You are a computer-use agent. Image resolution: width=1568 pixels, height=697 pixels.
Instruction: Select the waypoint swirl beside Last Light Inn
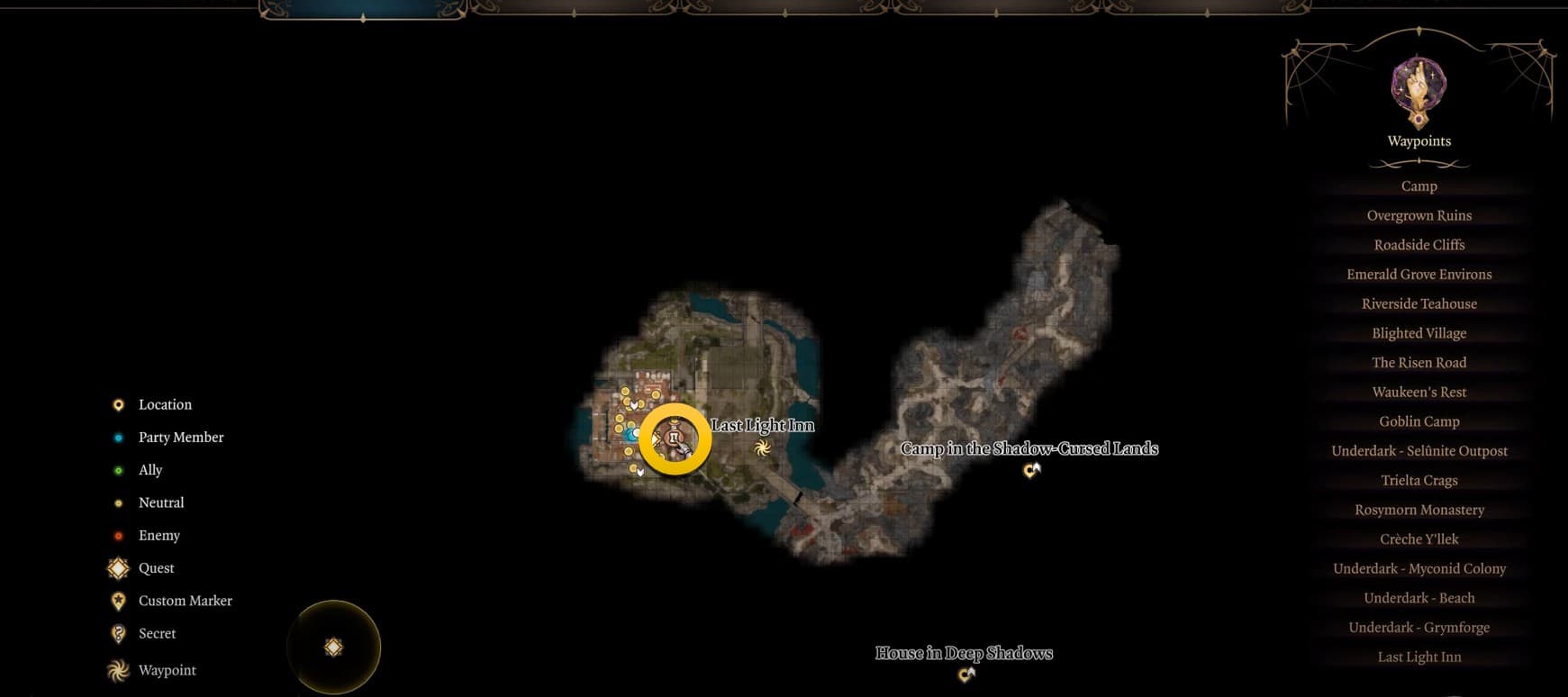(761, 448)
